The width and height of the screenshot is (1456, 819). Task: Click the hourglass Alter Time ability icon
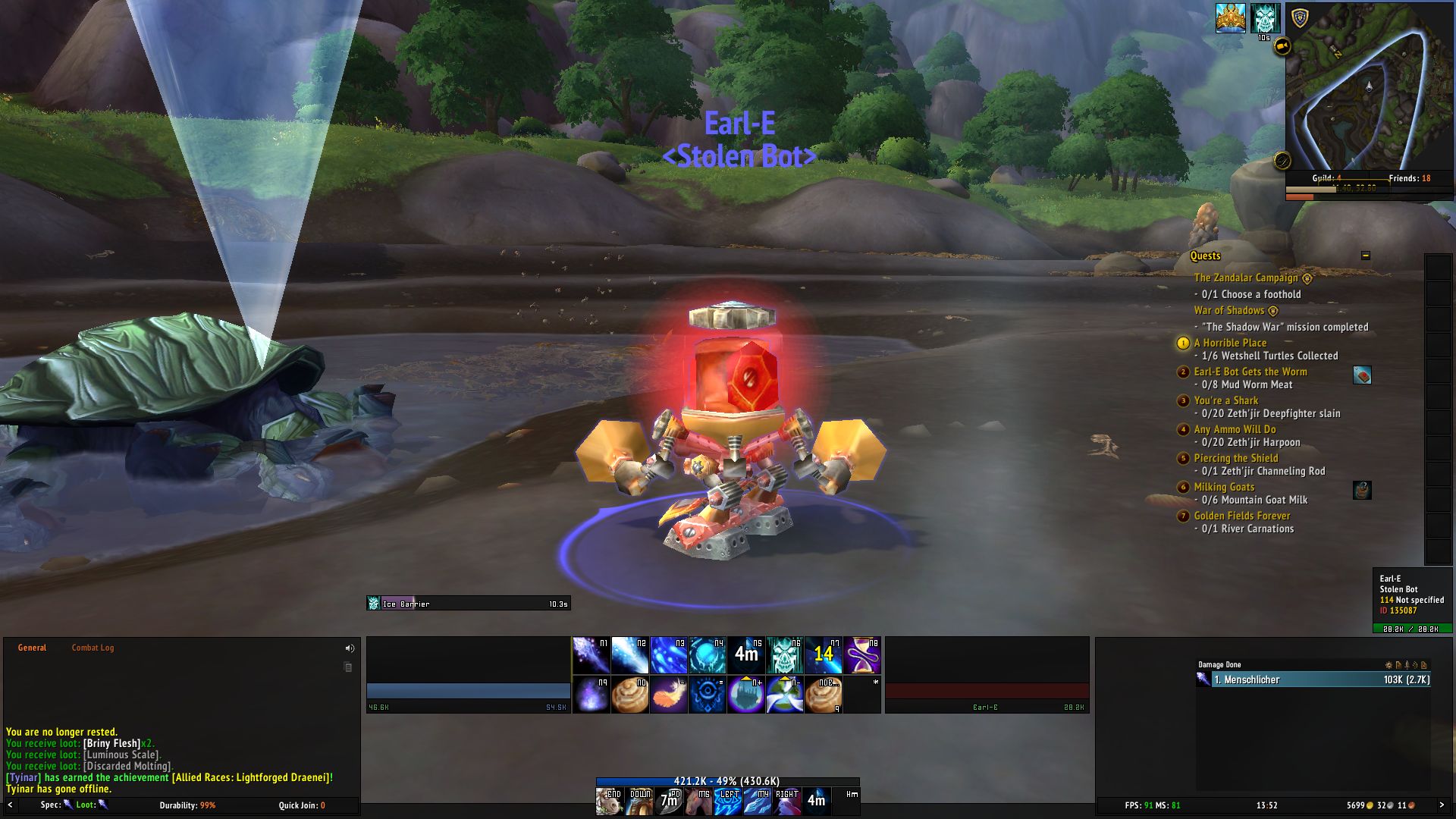pyautogui.click(x=864, y=654)
